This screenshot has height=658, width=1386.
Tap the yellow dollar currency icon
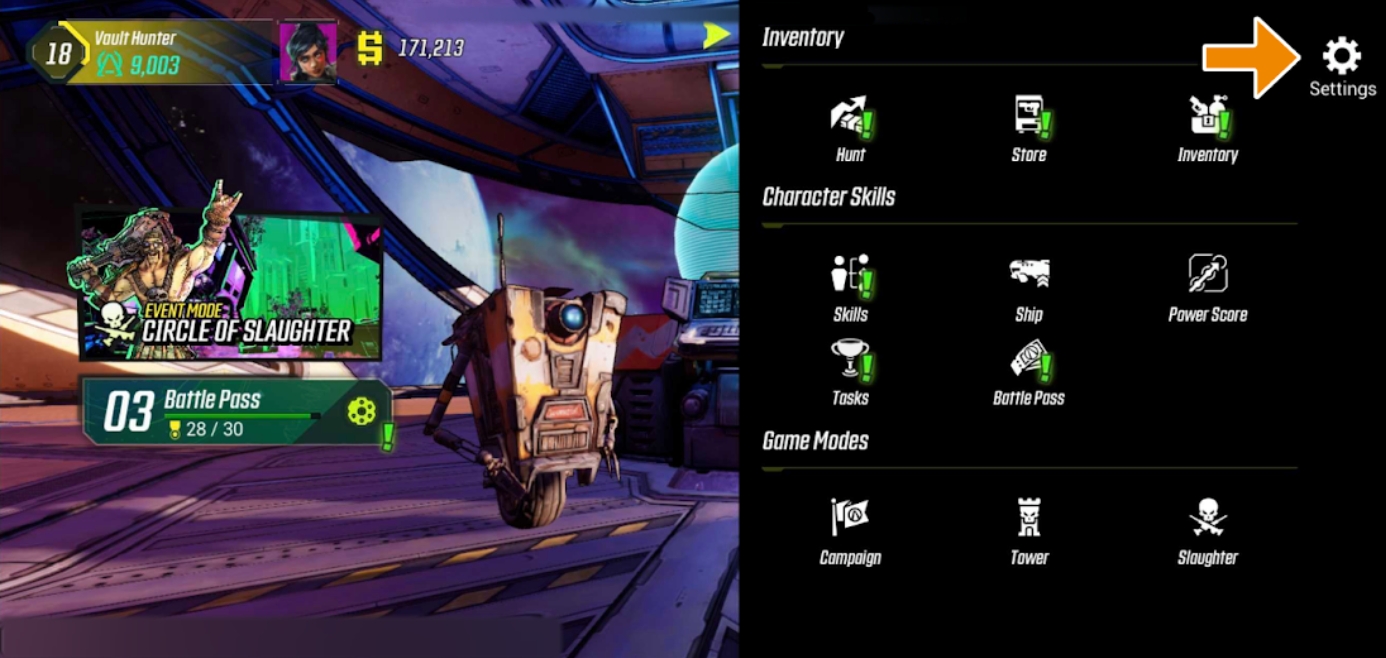click(370, 48)
